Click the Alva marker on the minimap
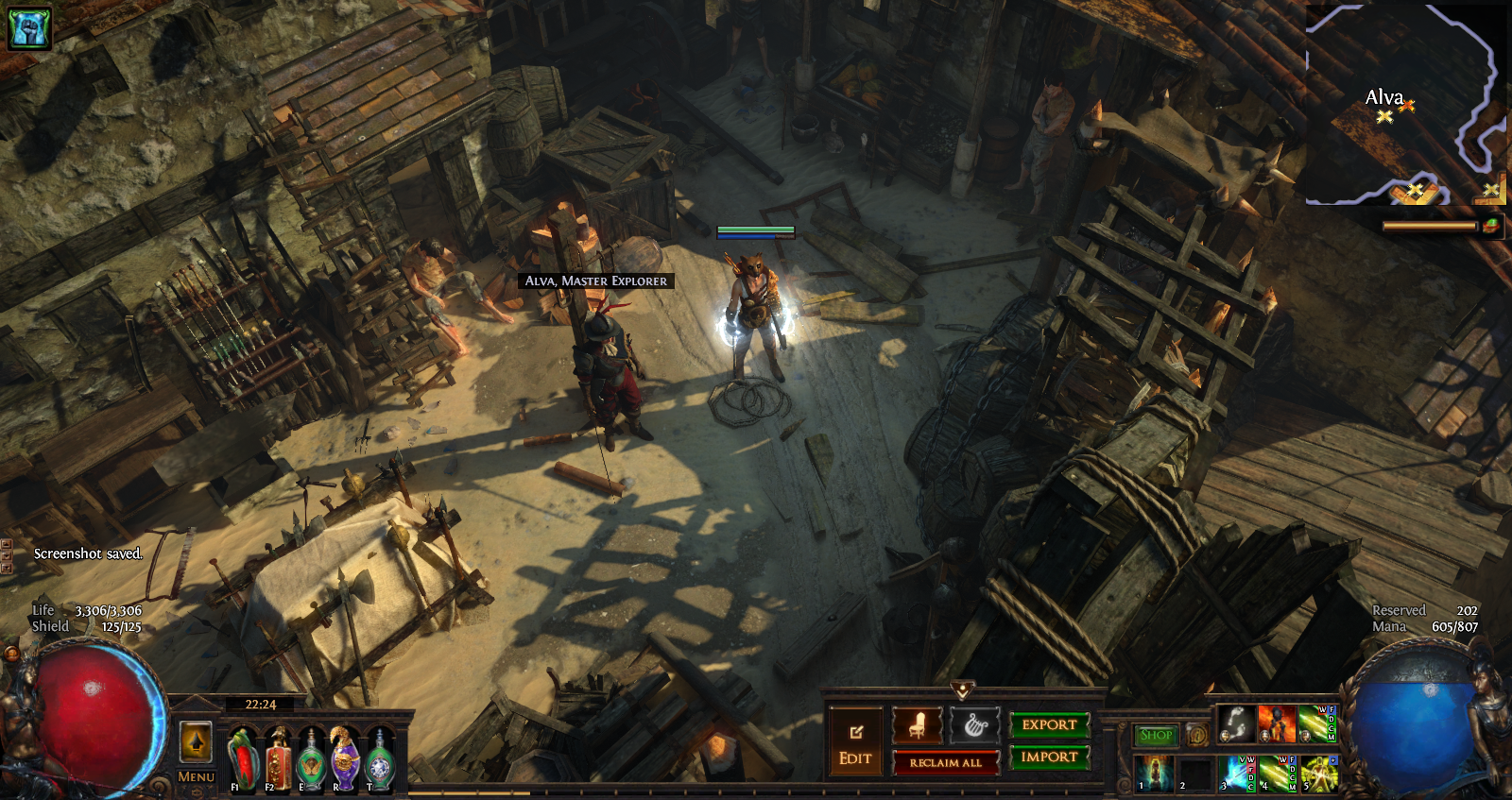The height and width of the screenshot is (800, 1512). pyautogui.click(x=1384, y=116)
